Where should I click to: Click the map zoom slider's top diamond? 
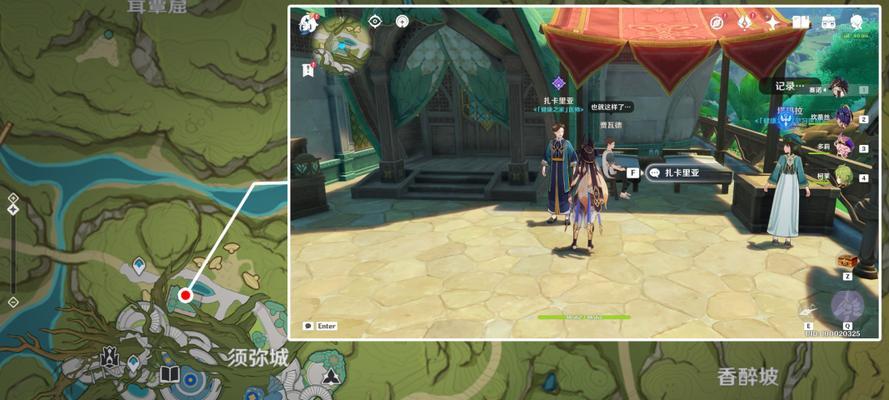pos(13,198)
